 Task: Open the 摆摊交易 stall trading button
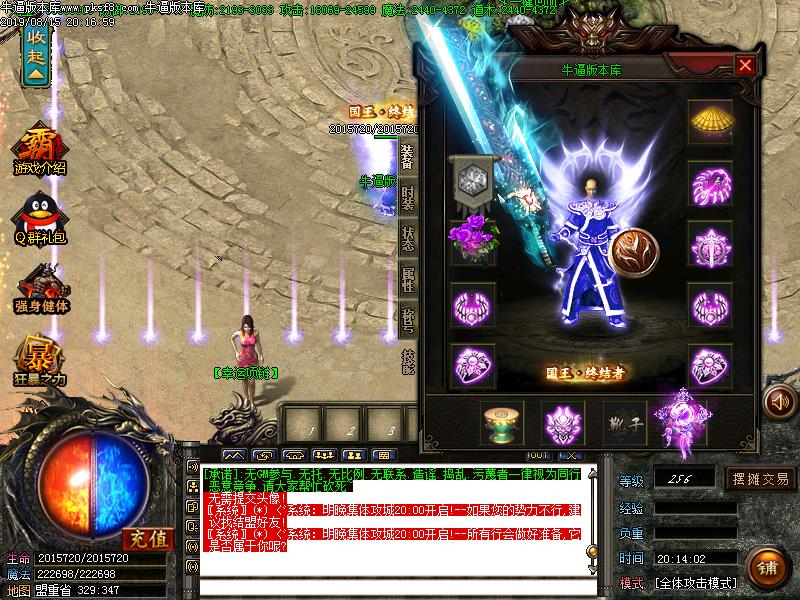point(762,478)
